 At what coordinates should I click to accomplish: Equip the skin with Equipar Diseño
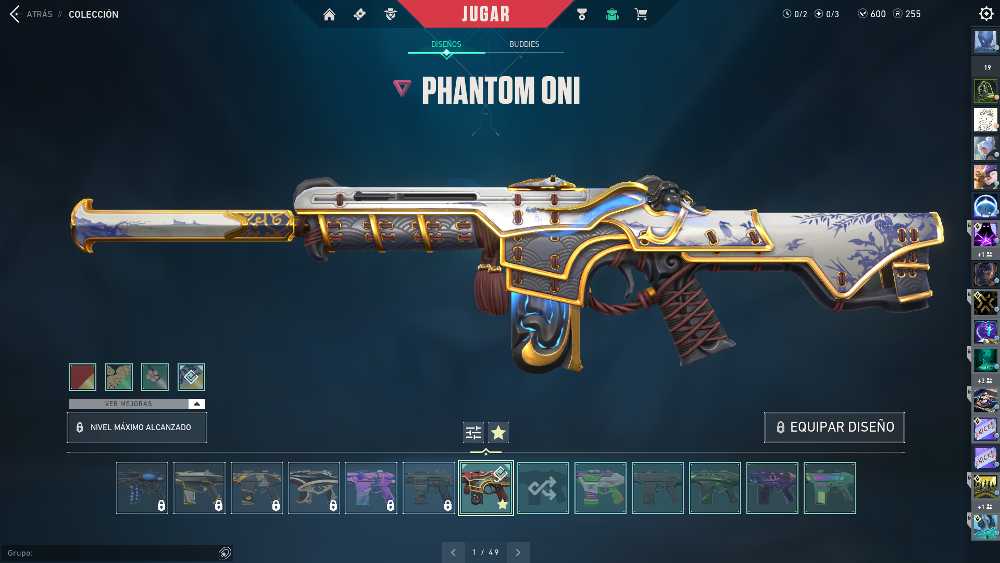(834, 427)
